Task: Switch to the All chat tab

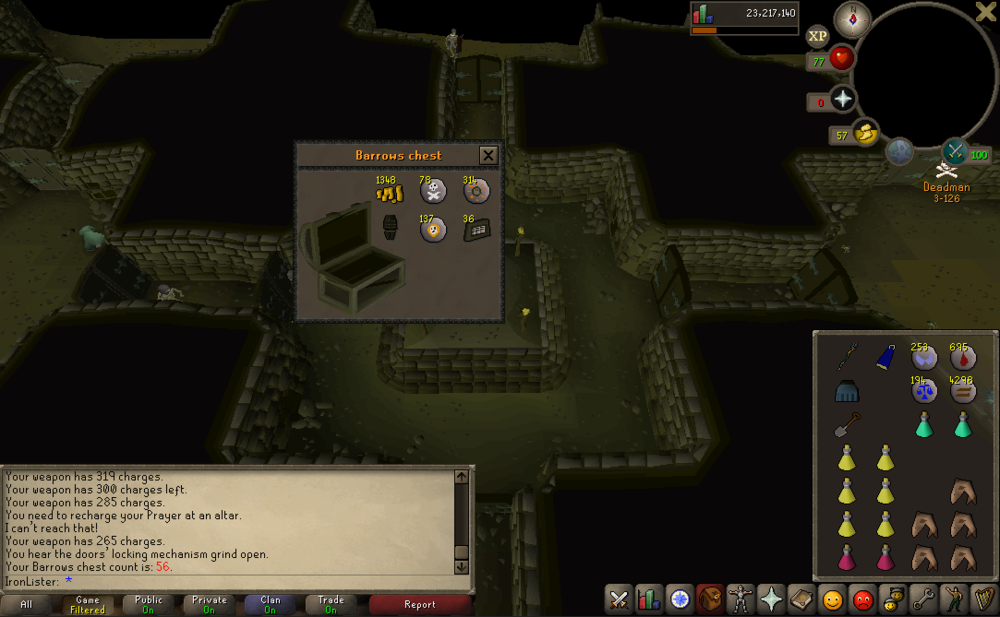Action: pos(27,604)
